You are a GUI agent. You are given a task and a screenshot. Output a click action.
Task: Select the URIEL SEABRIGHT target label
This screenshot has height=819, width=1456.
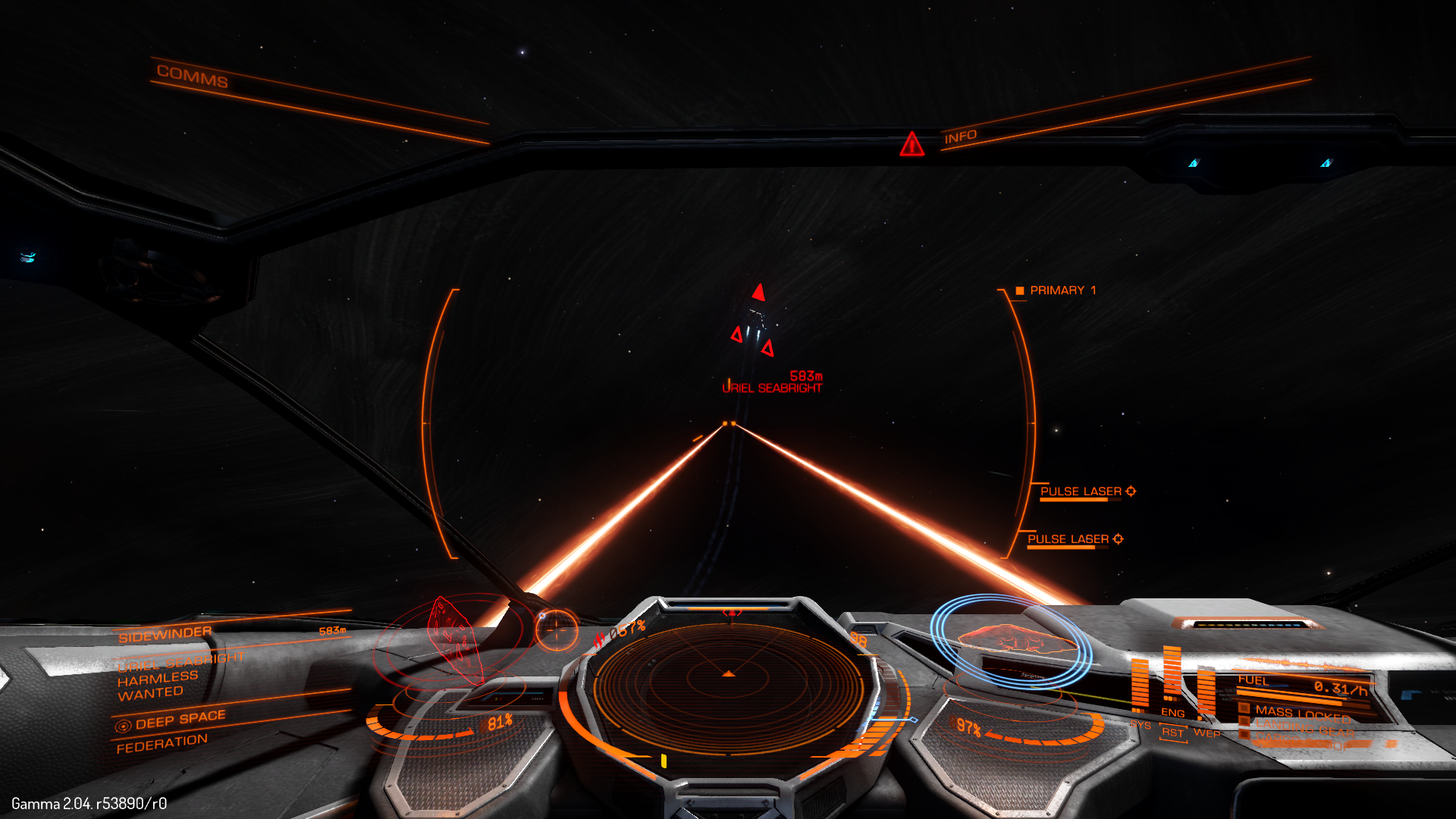772,388
